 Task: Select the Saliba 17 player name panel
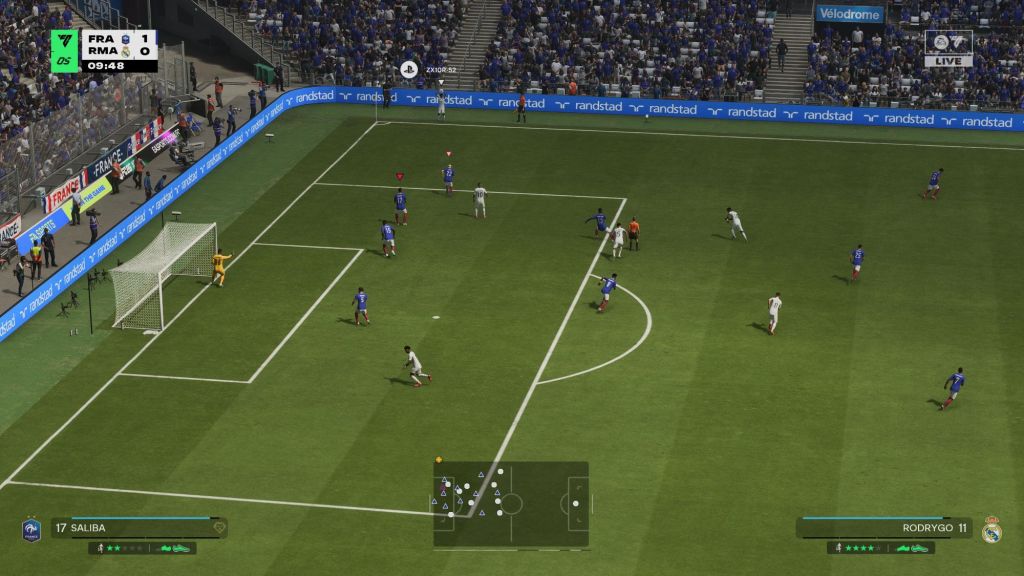tap(139, 528)
